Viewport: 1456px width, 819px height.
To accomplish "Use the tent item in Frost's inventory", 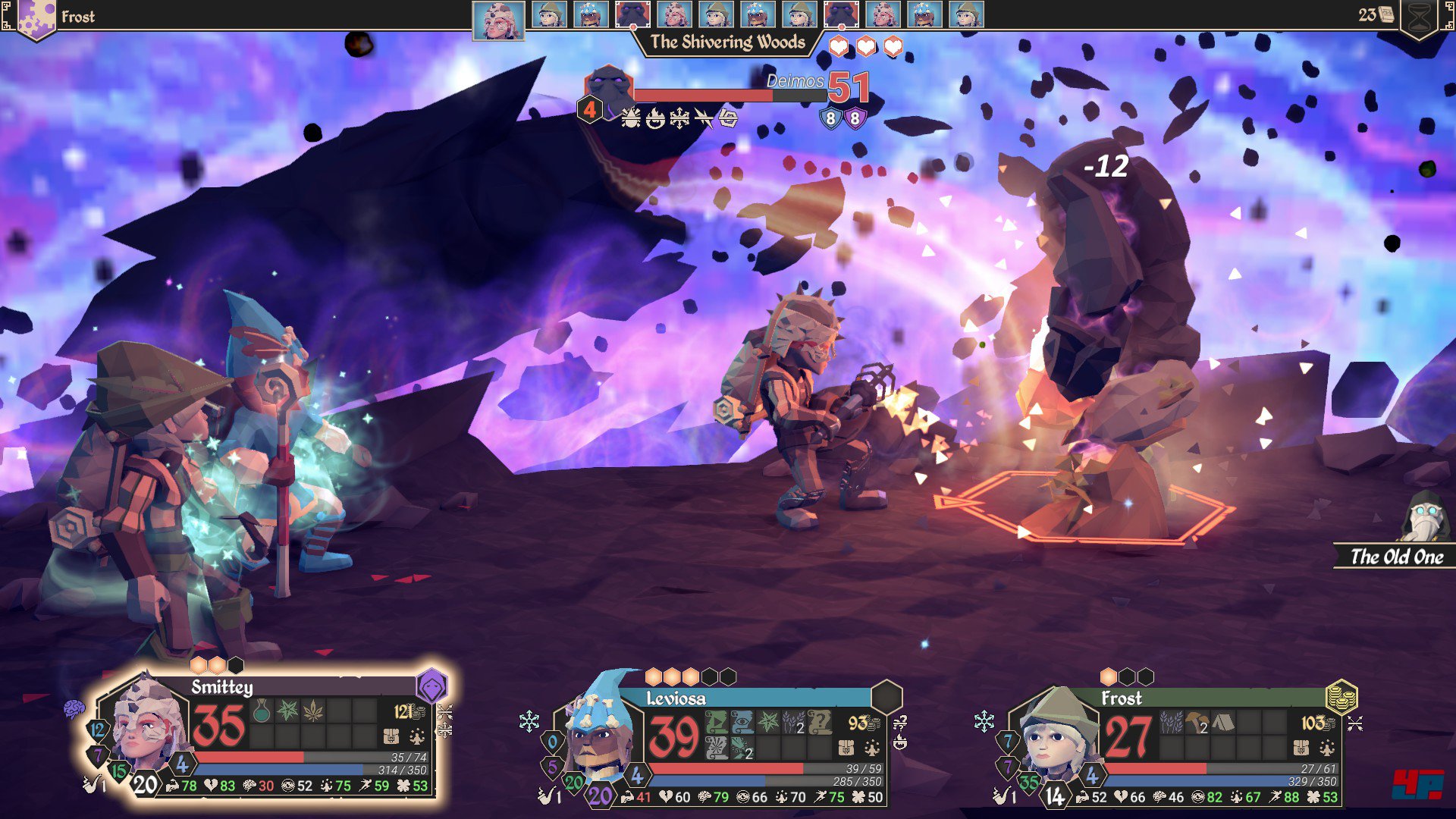I will (x=1222, y=722).
